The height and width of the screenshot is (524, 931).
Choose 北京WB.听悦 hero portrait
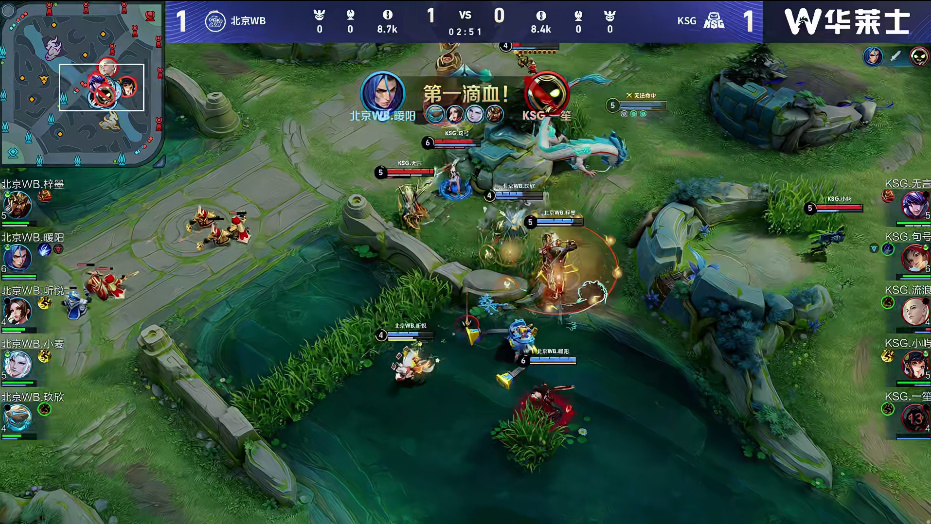click(x=17, y=311)
